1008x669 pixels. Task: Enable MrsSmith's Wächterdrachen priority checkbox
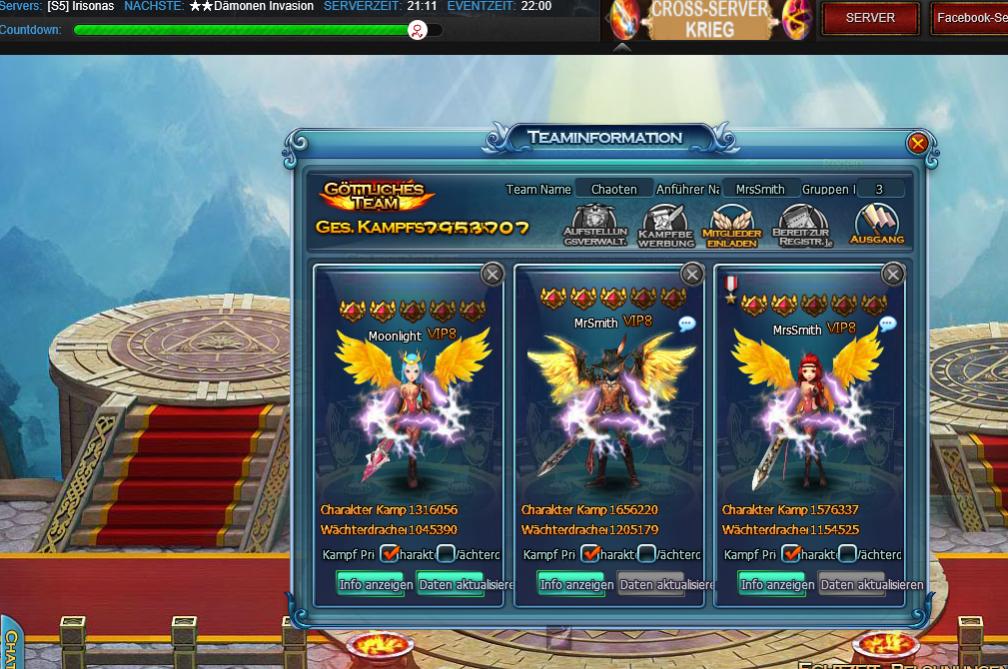[848, 553]
